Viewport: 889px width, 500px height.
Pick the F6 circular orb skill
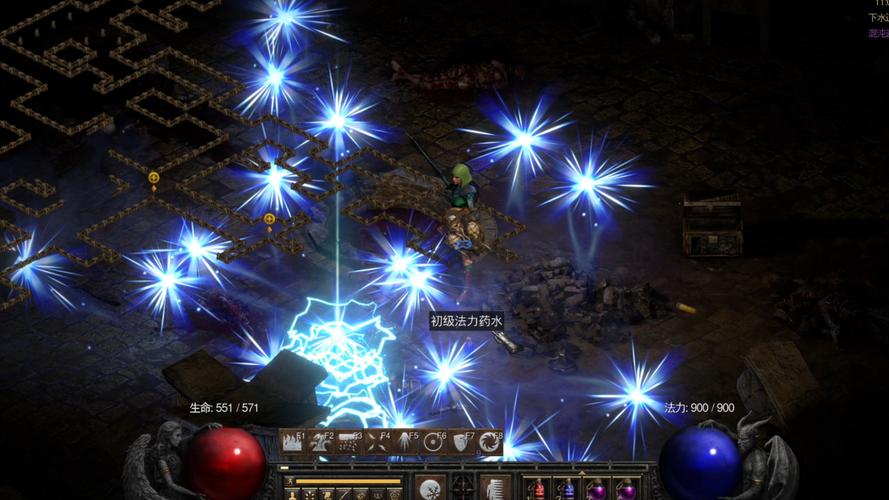pos(434,442)
